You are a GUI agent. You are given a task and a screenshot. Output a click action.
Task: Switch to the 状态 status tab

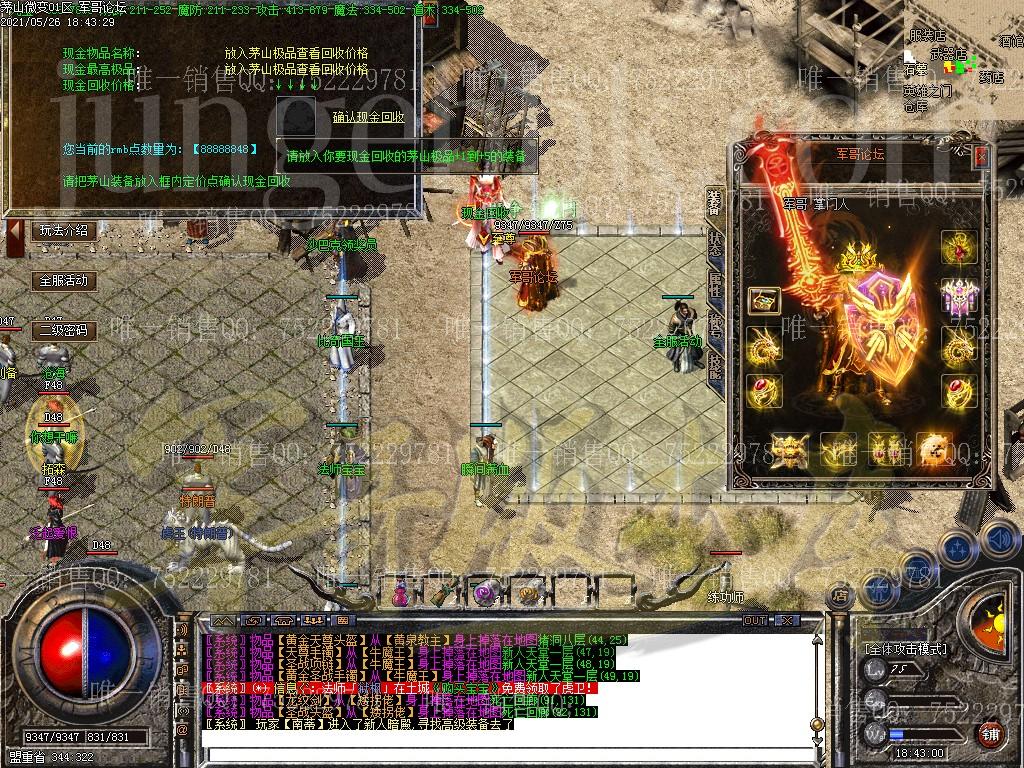[x=715, y=243]
